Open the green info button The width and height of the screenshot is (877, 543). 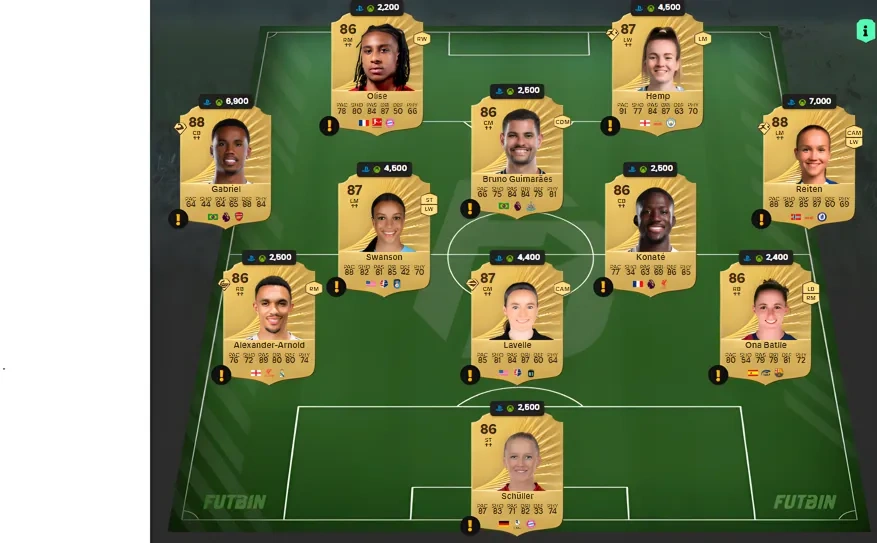click(x=865, y=31)
